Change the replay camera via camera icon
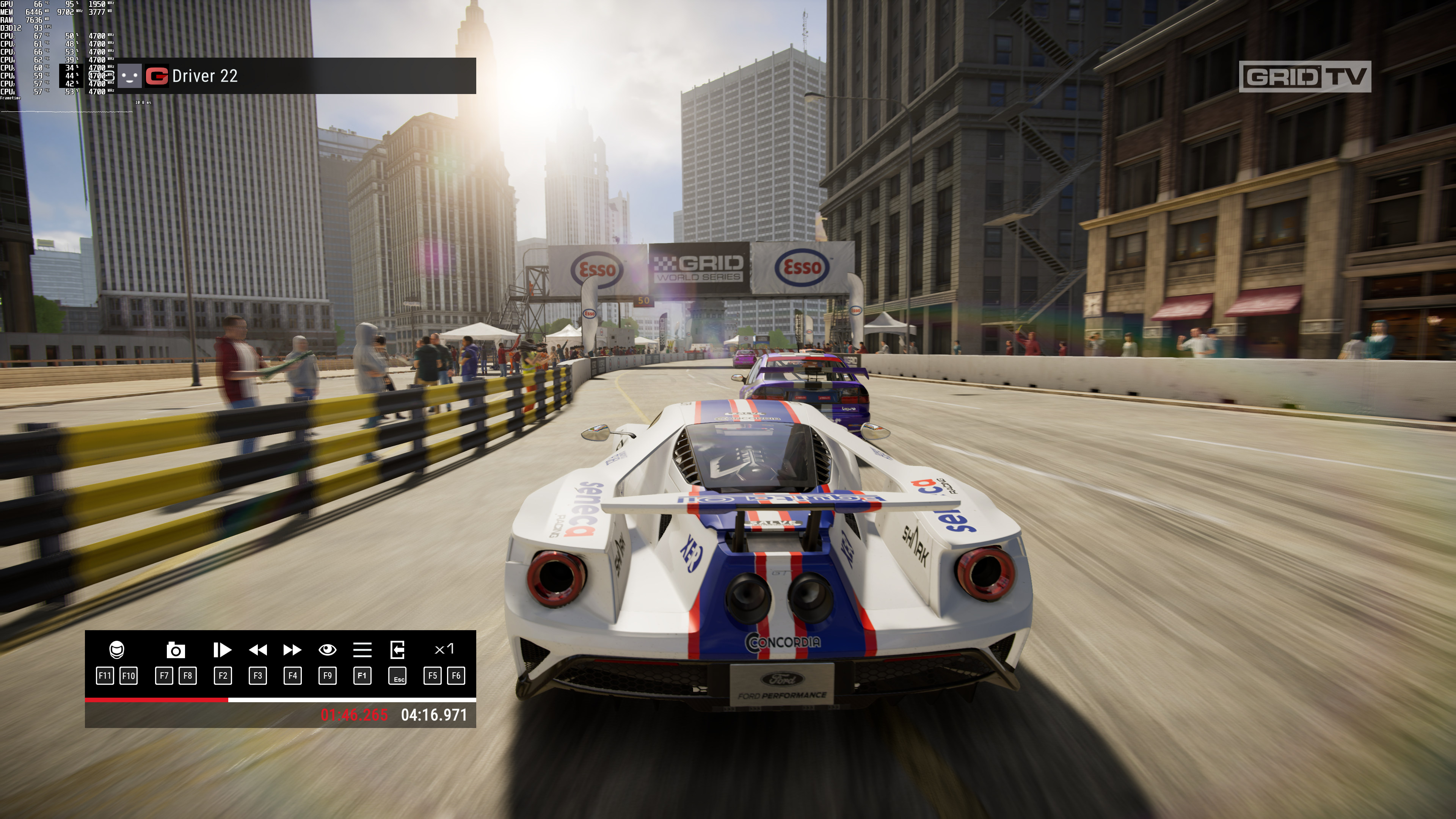Screen dimensions: 1456x819 (176, 650)
